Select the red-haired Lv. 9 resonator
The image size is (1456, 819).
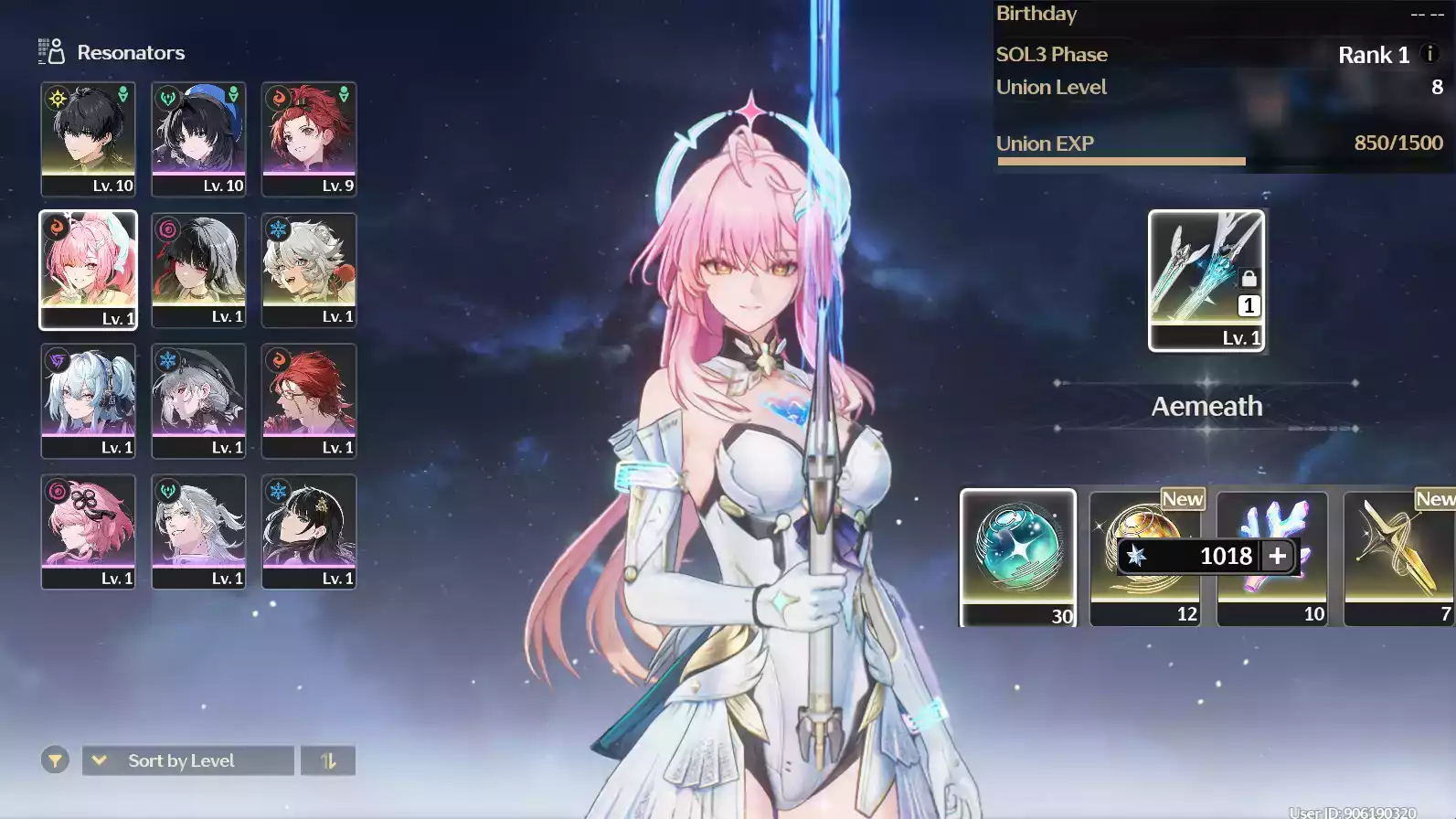pos(309,139)
